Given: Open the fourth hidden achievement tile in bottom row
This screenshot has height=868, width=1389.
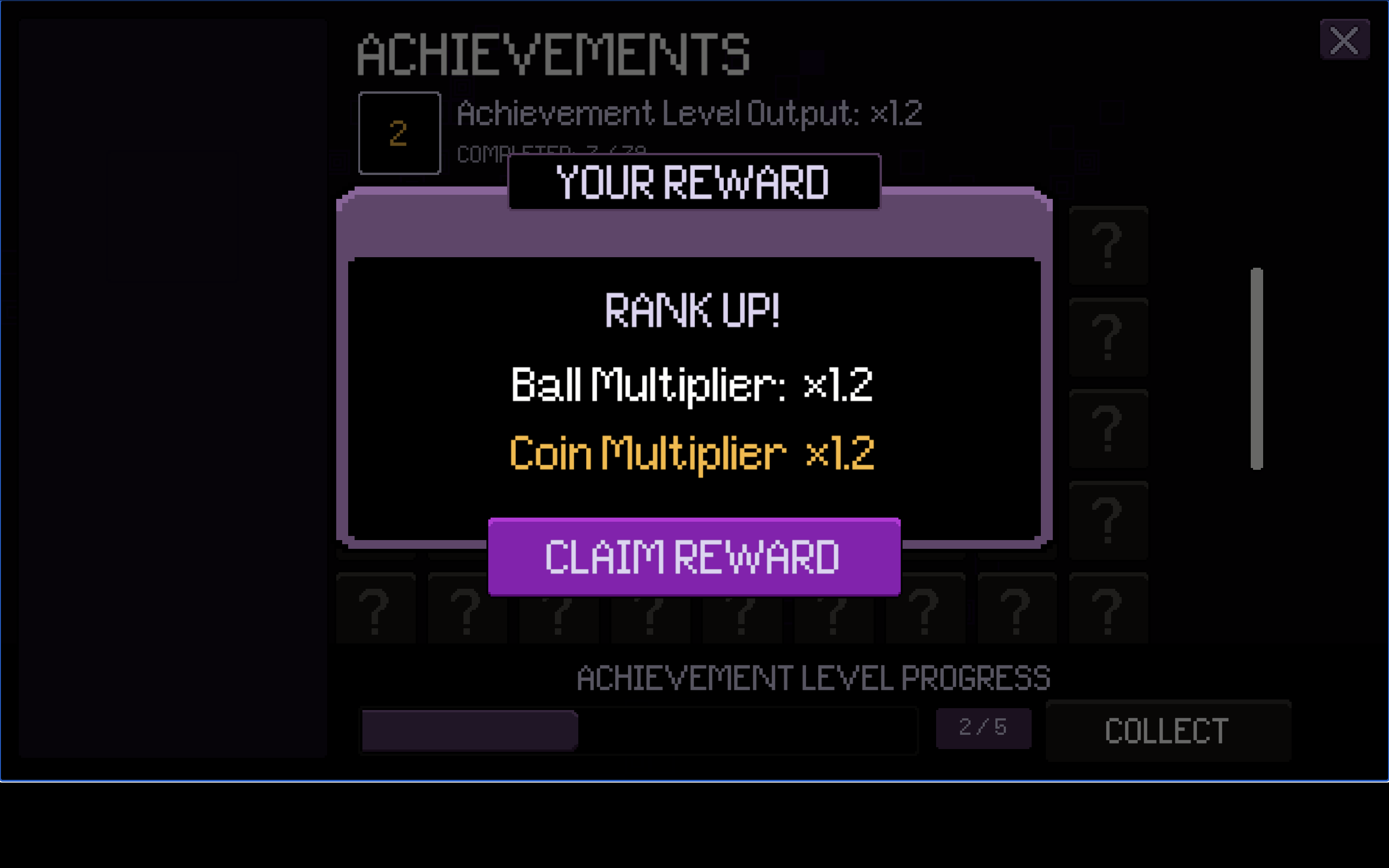Looking at the screenshot, I should (x=651, y=609).
